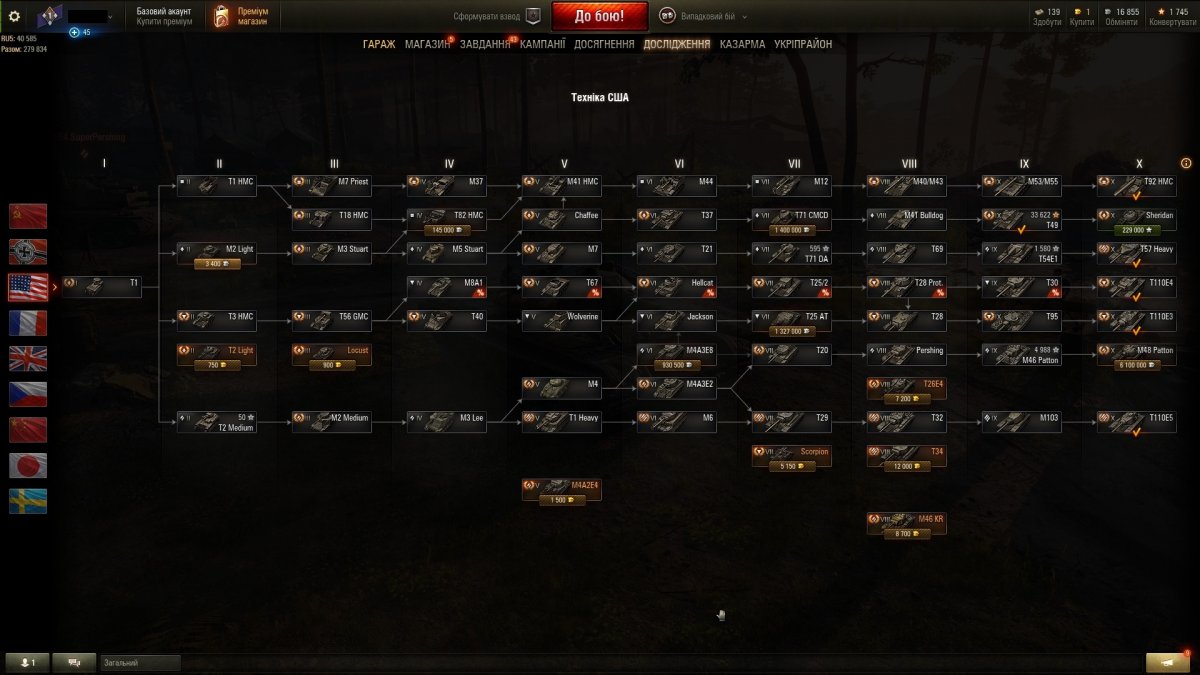Switch to the МАГАЗИН tab

[427, 44]
